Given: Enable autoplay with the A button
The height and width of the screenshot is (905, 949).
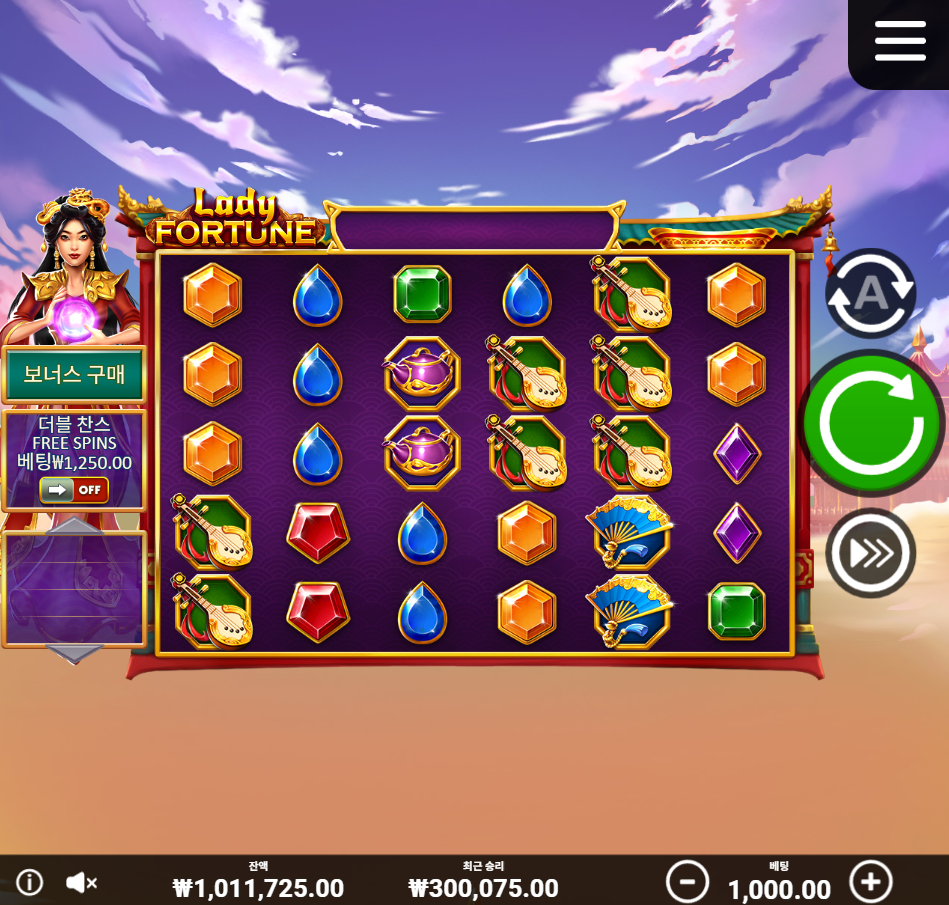Looking at the screenshot, I should (870, 293).
